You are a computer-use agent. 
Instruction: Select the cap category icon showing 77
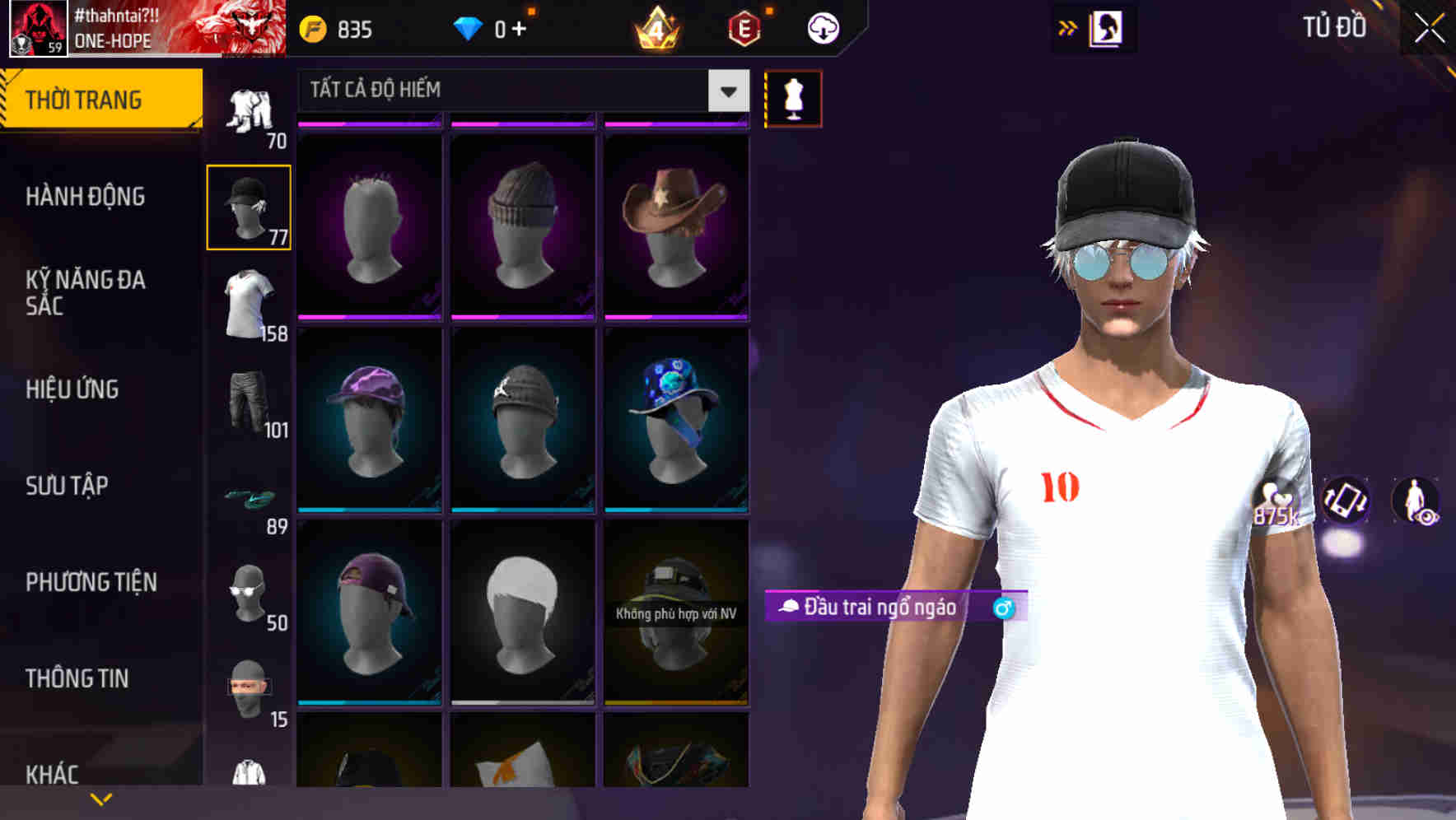[248, 206]
